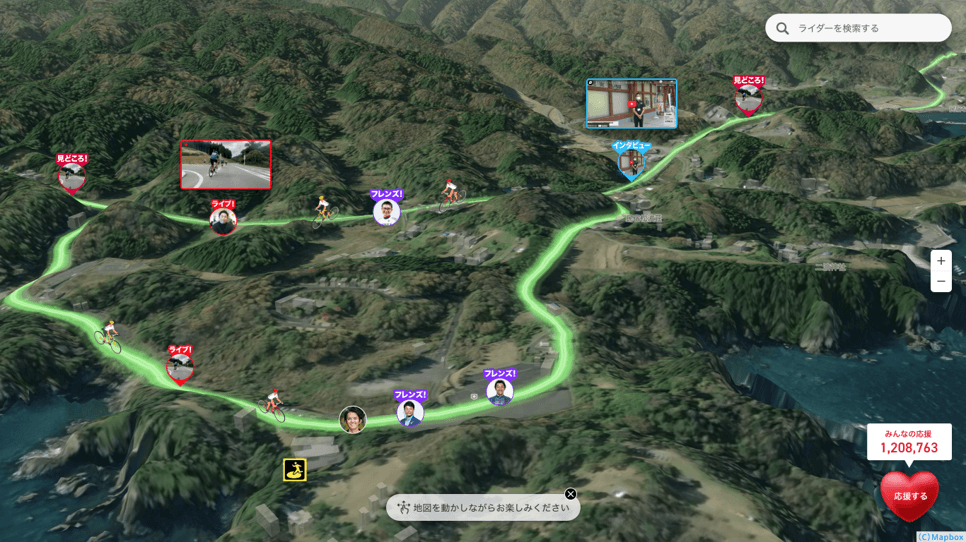966x542 pixels.
Task: Zoom in with the plus button
Action: pos(940,261)
